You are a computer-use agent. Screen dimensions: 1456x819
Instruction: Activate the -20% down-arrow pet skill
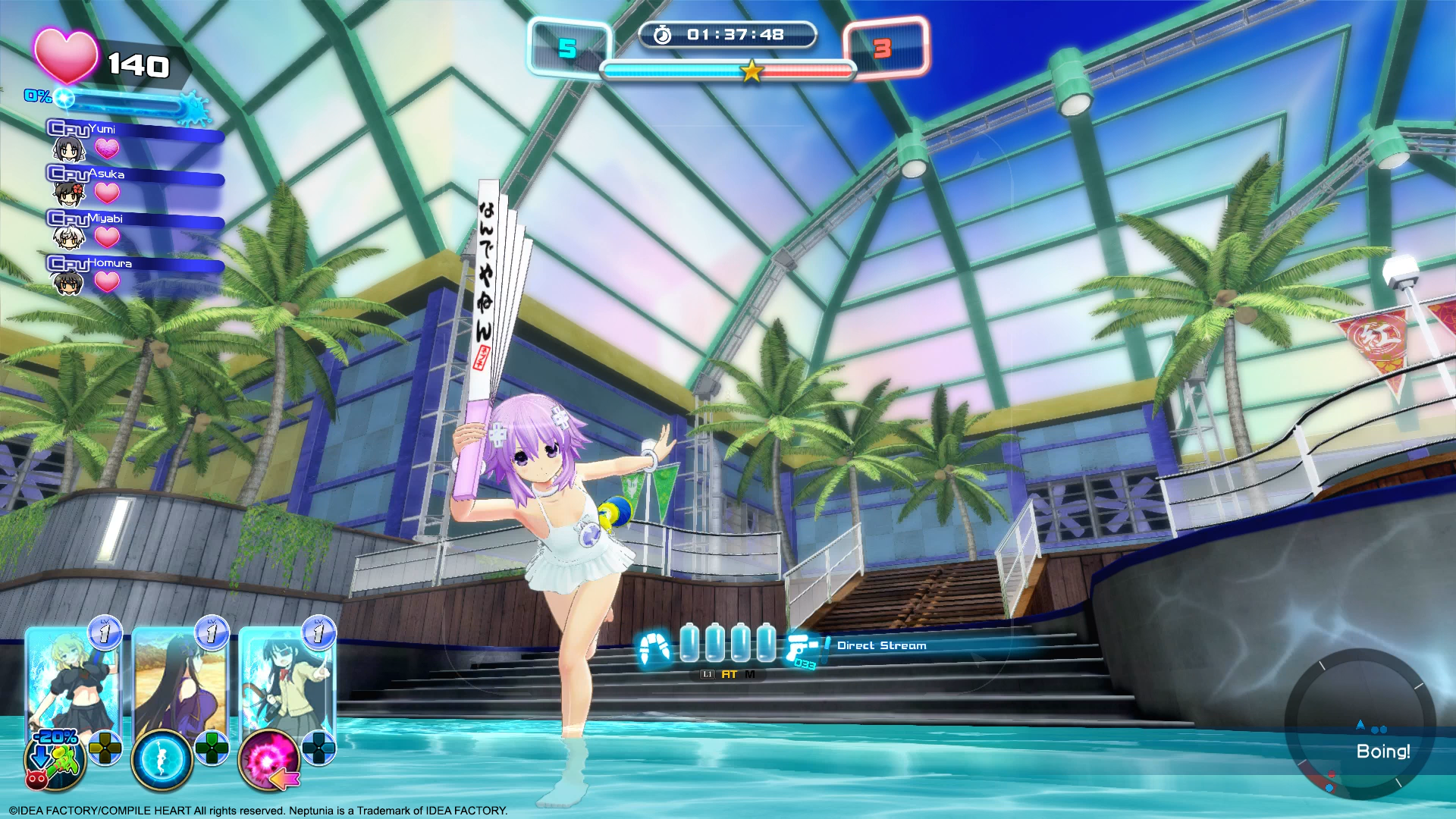(55, 760)
